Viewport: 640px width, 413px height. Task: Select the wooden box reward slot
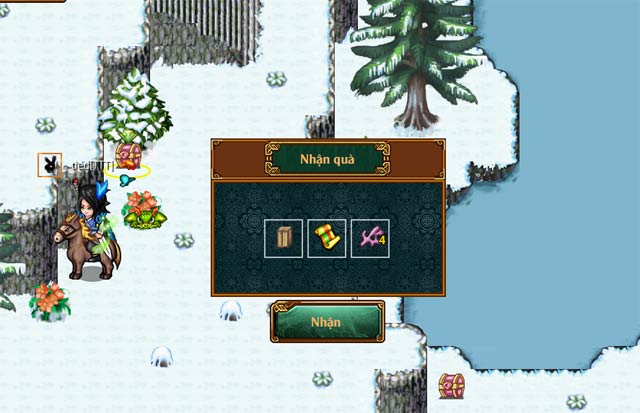tap(284, 239)
